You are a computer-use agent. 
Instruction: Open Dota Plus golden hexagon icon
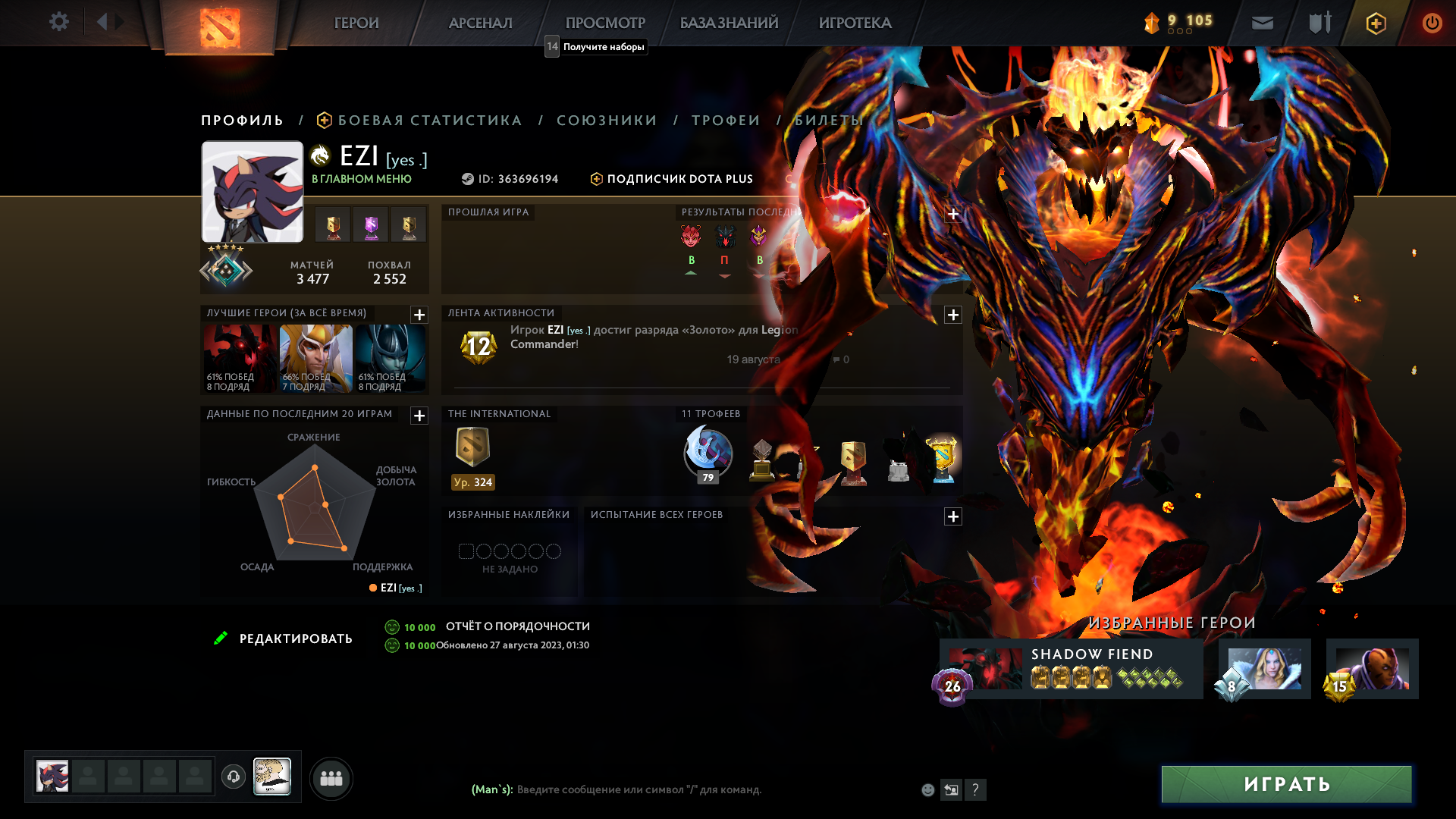pyautogui.click(x=1375, y=23)
